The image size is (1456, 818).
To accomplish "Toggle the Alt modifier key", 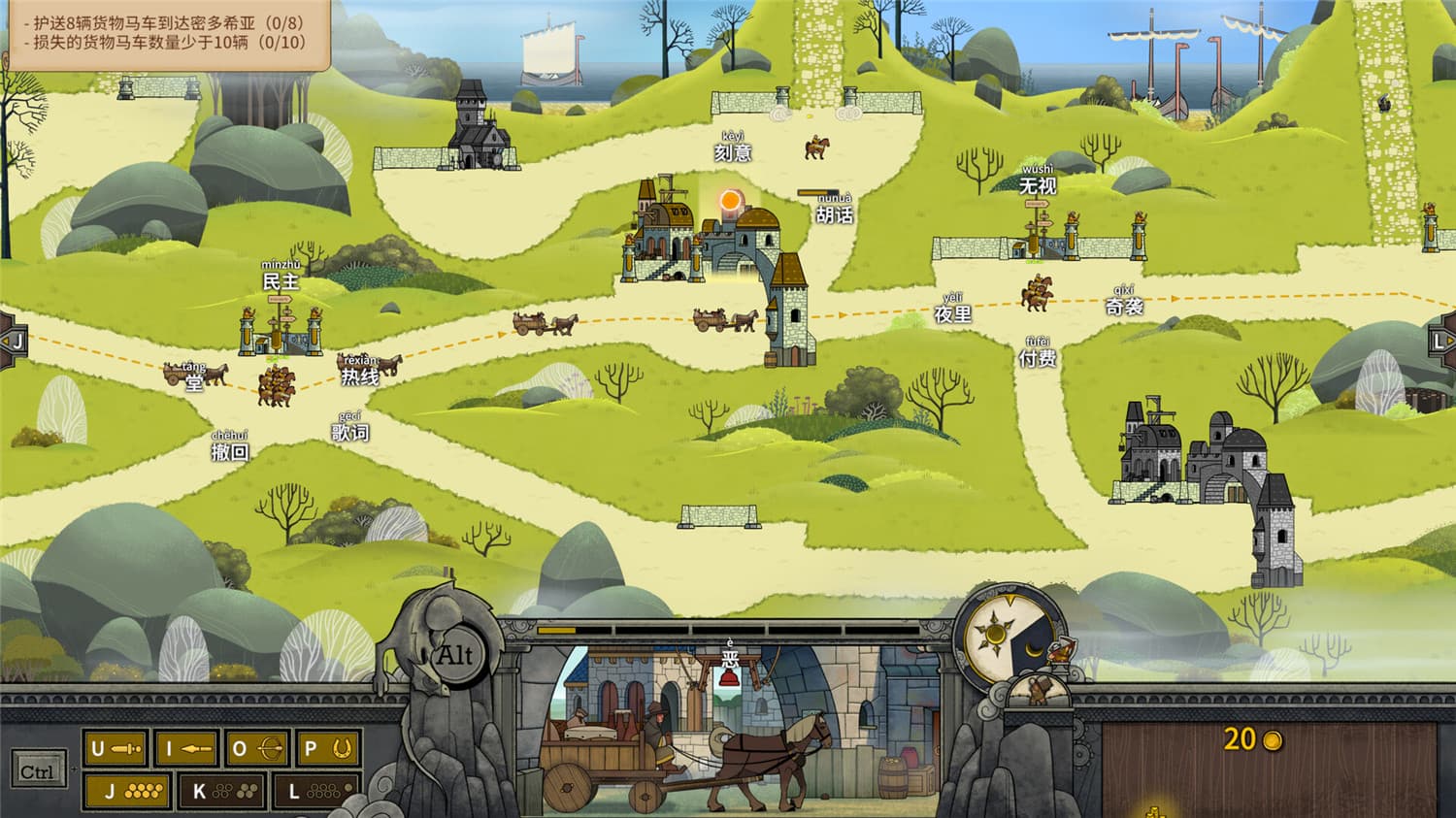I will pyautogui.click(x=456, y=655).
